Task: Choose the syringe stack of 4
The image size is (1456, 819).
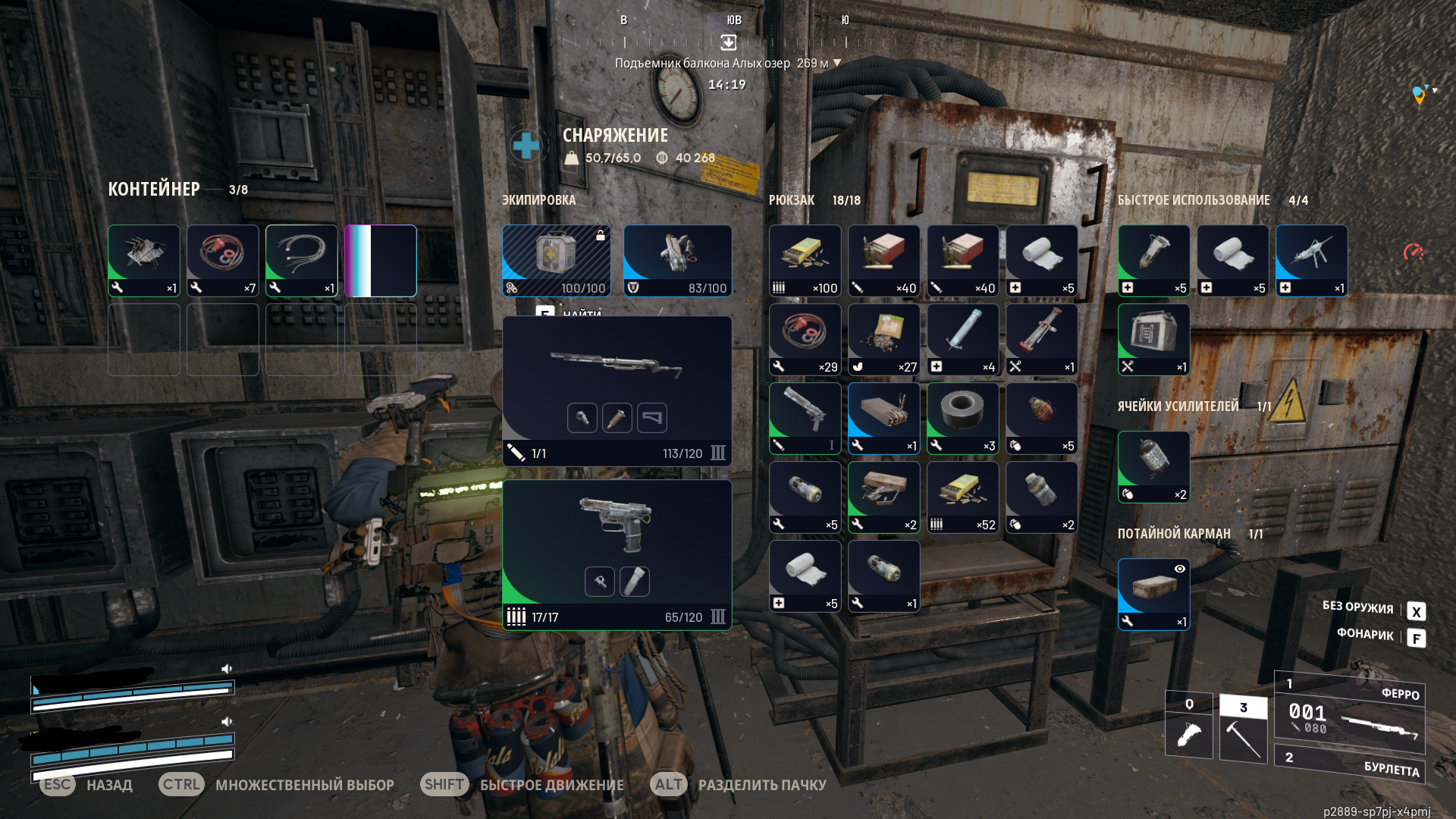Action: (x=962, y=339)
